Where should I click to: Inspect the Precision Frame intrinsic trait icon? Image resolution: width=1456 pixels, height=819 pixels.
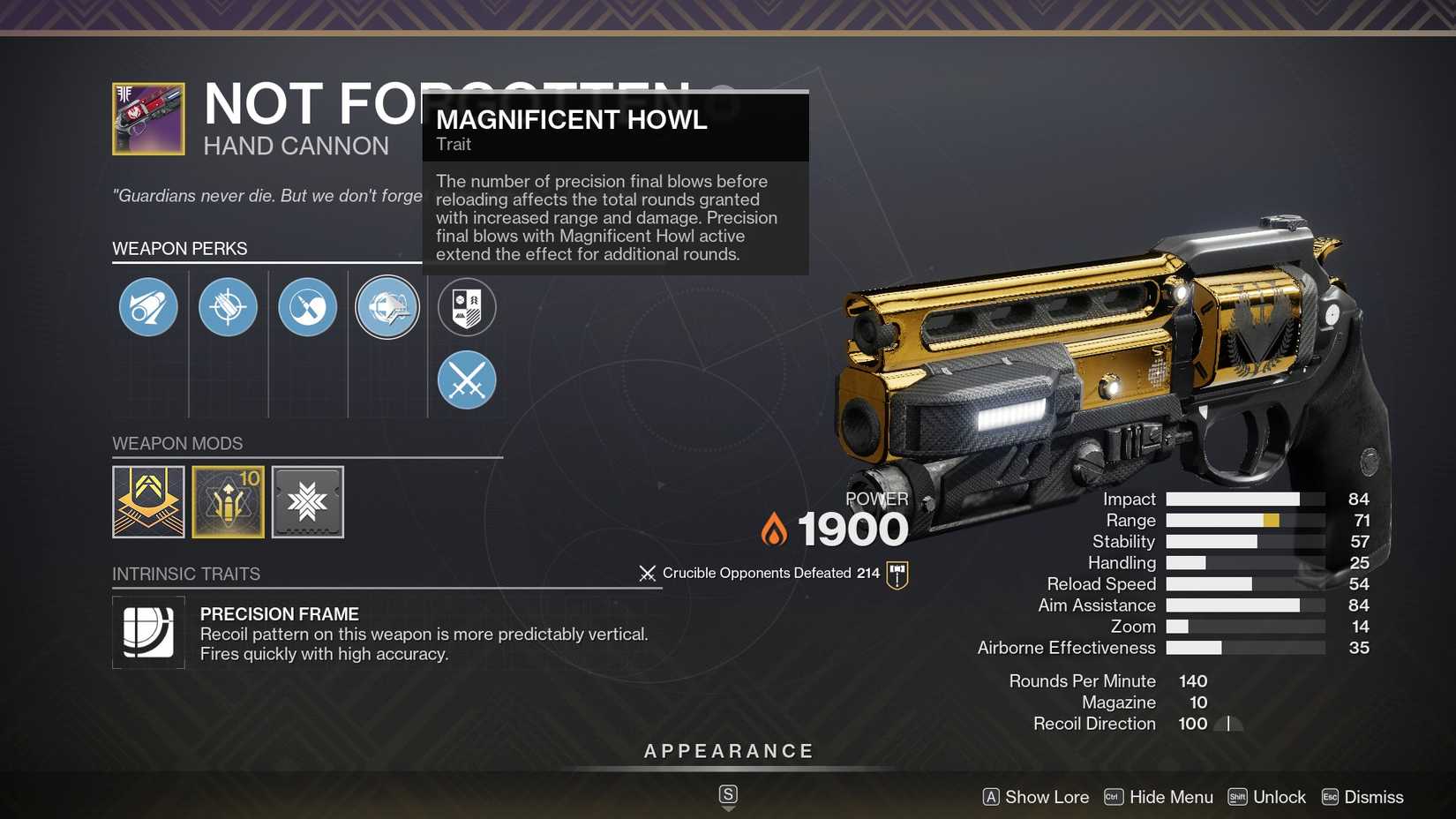coord(148,632)
